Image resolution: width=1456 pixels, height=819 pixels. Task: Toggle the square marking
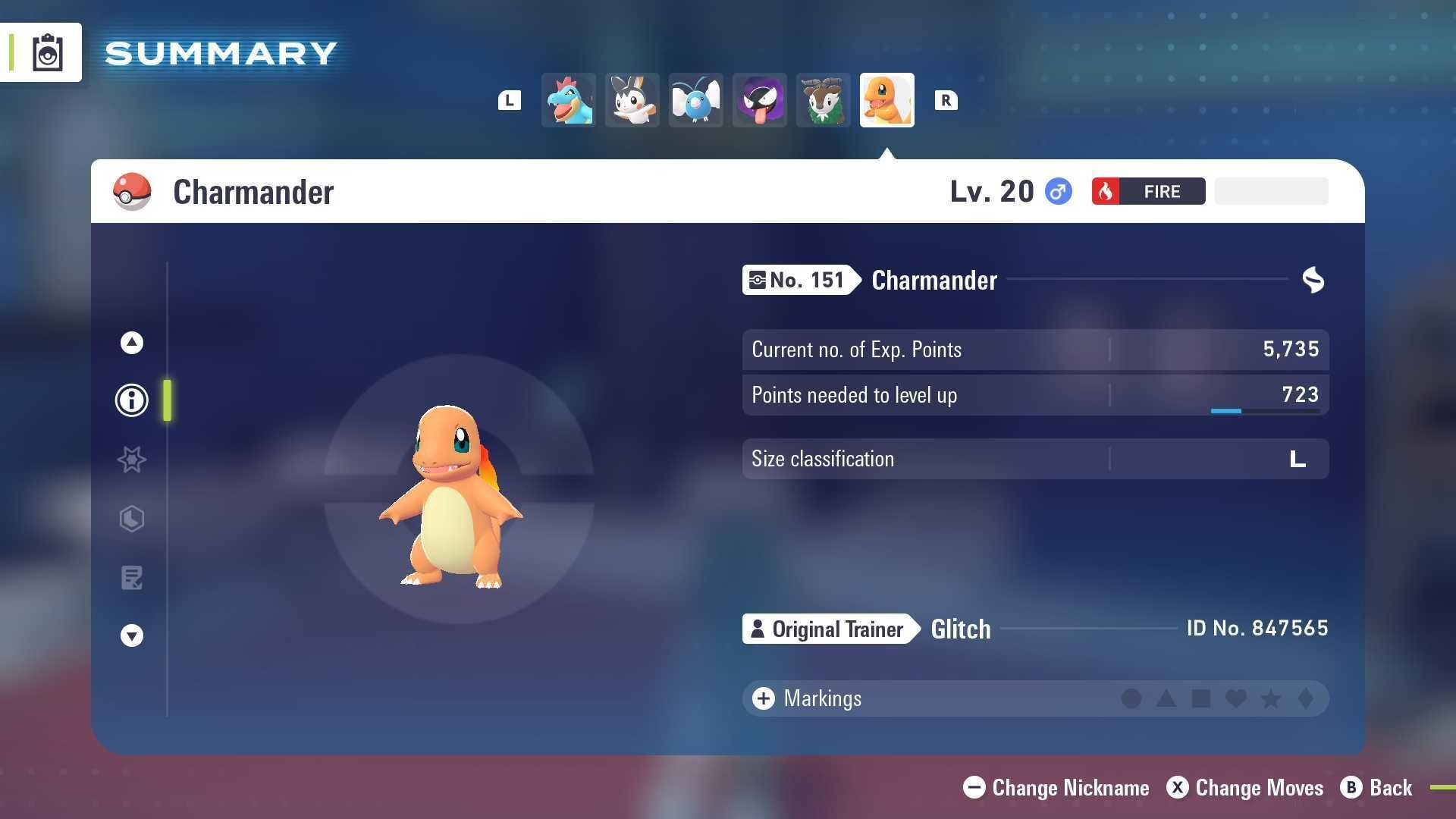(x=1201, y=698)
